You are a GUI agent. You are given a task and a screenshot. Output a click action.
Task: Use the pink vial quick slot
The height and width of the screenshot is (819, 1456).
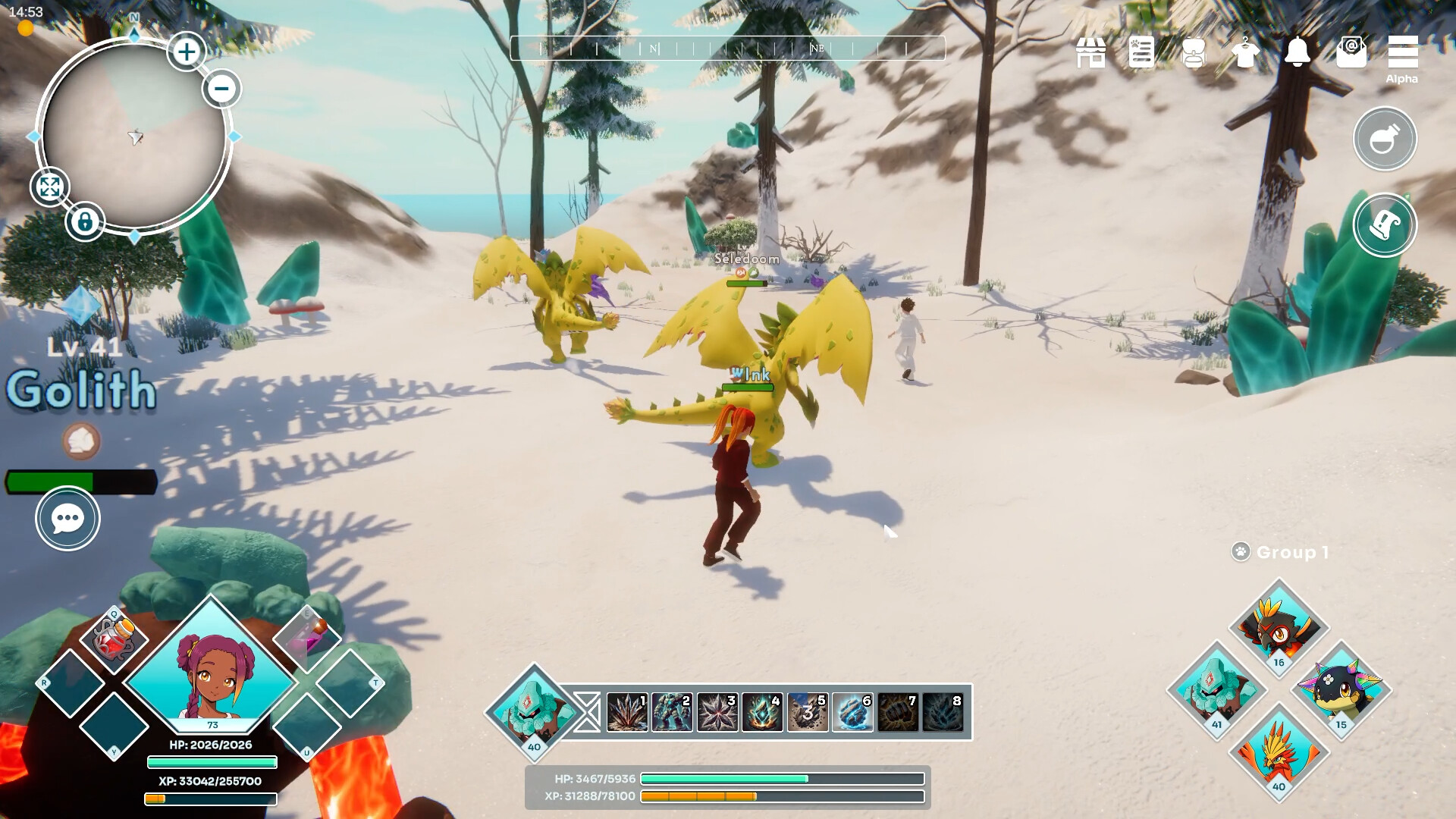pyautogui.click(x=307, y=637)
